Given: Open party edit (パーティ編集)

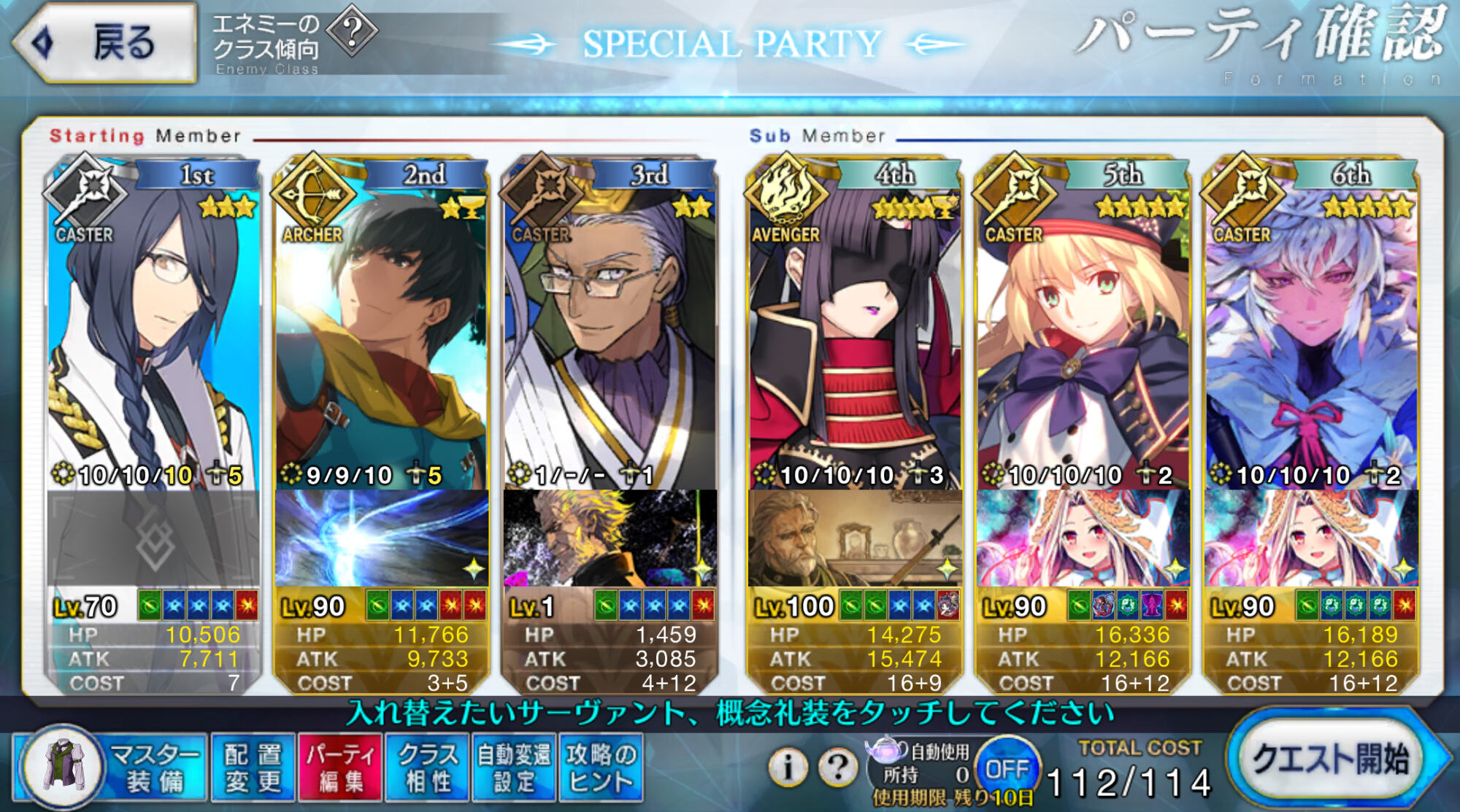Looking at the screenshot, I should click(x=341, y=767).
